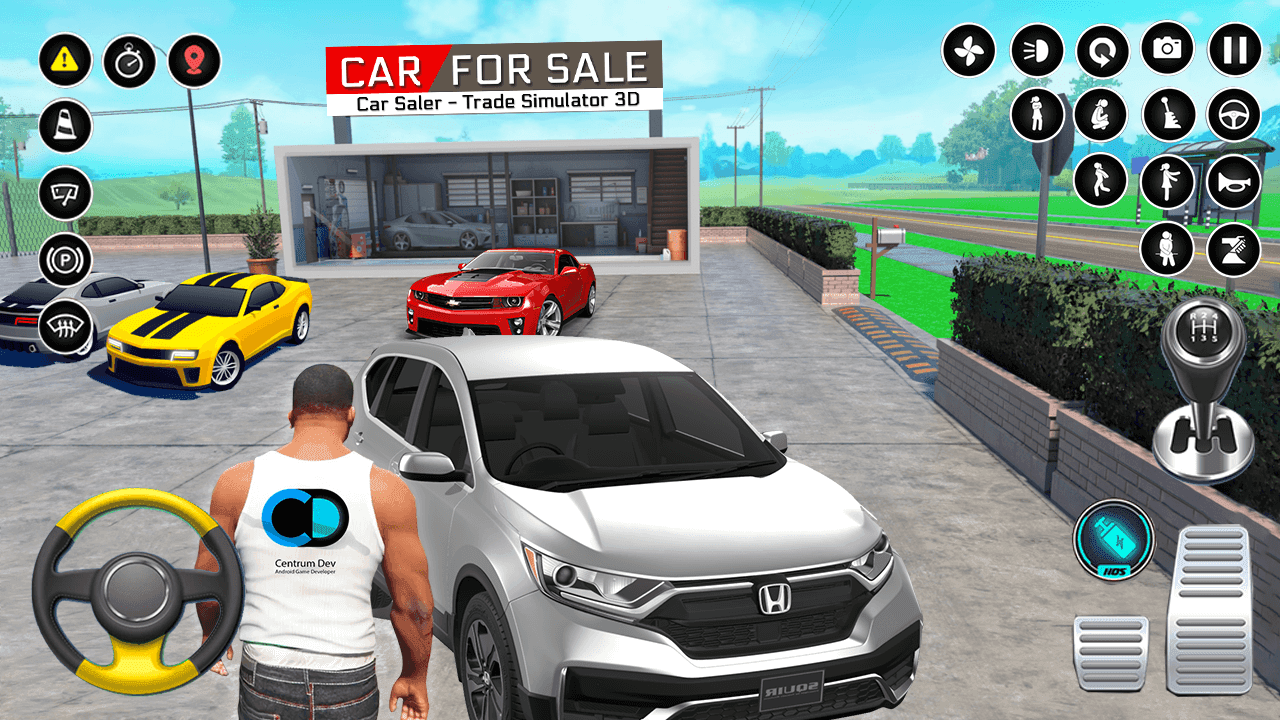Select the stopwatch timer icon

(130, 60)
